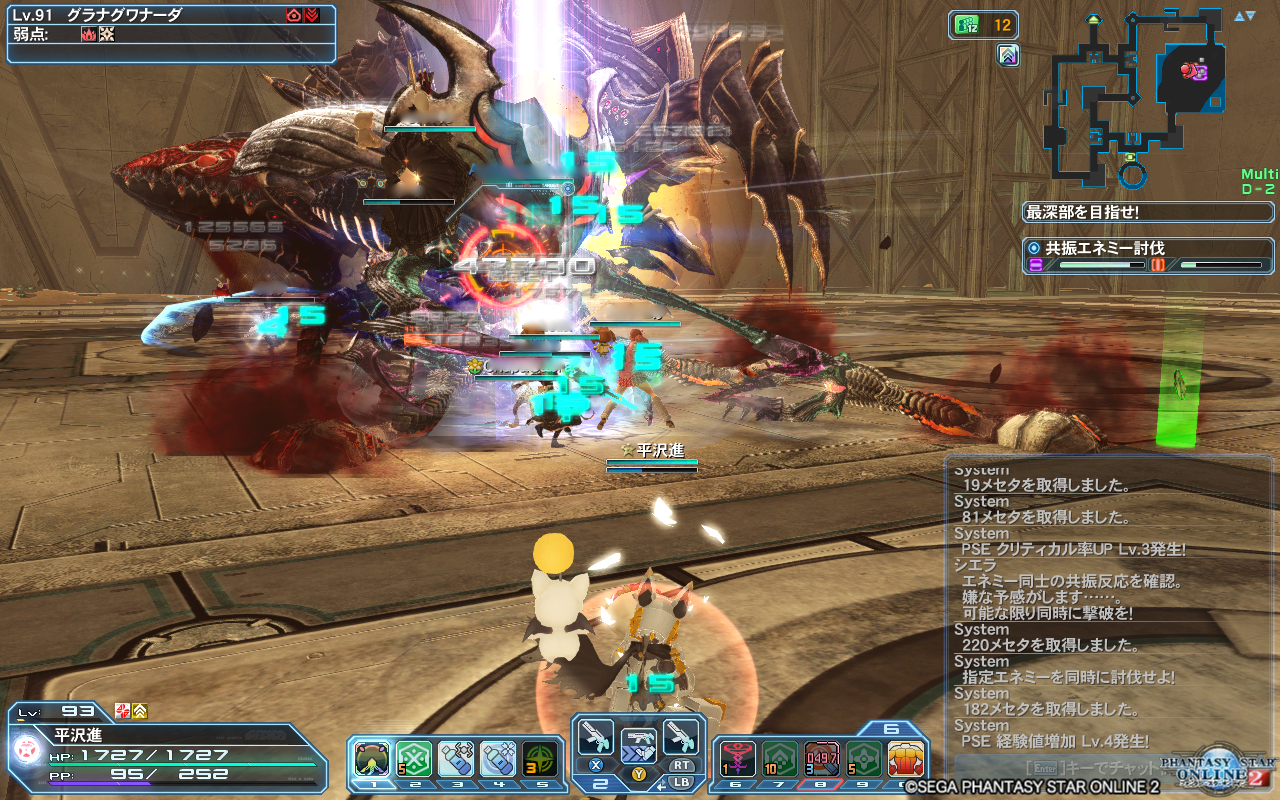Open the minimap
Viewport: 1280px width, 800px height.
coord(1135,95)
